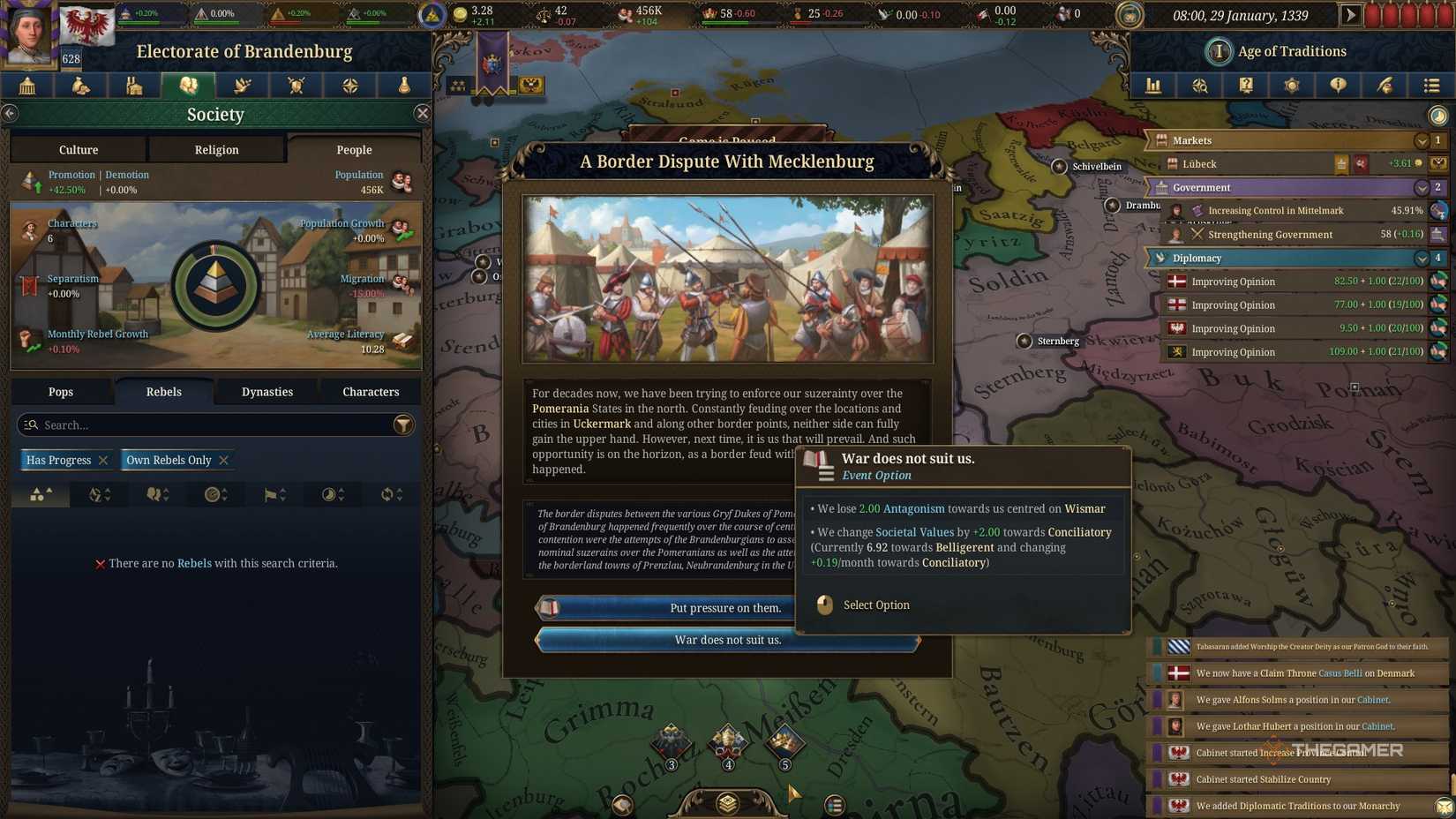Open the quill message settings icon

[x=1385, y=86]
